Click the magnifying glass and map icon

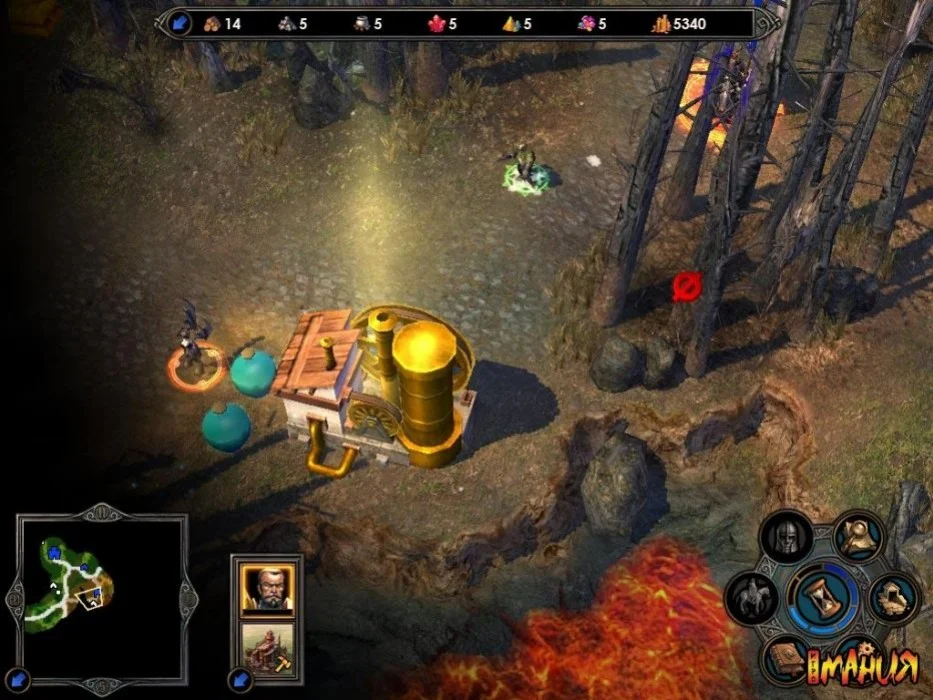857,536
